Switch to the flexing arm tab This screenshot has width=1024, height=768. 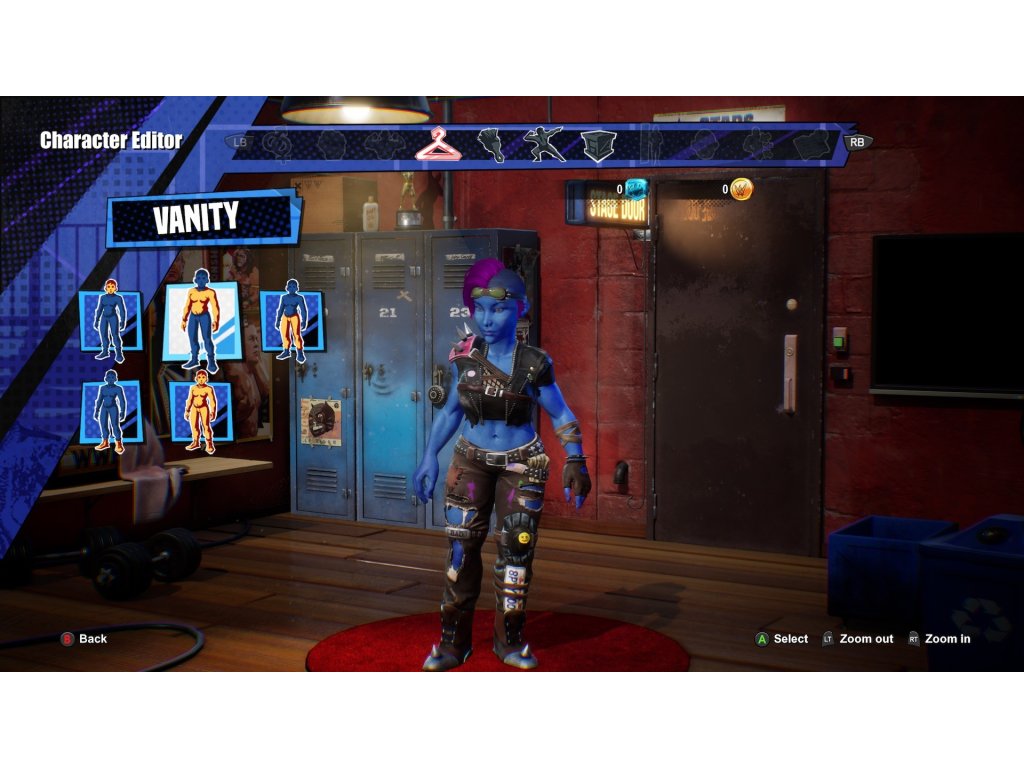click(490, 145)
